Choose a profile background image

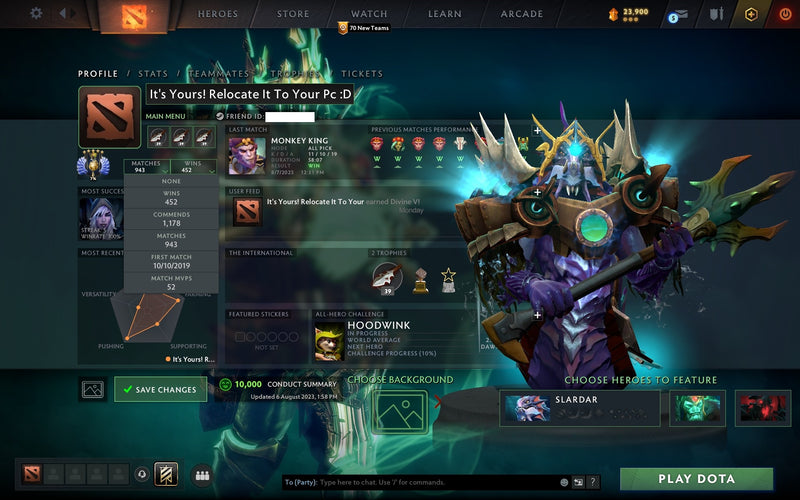399,411
